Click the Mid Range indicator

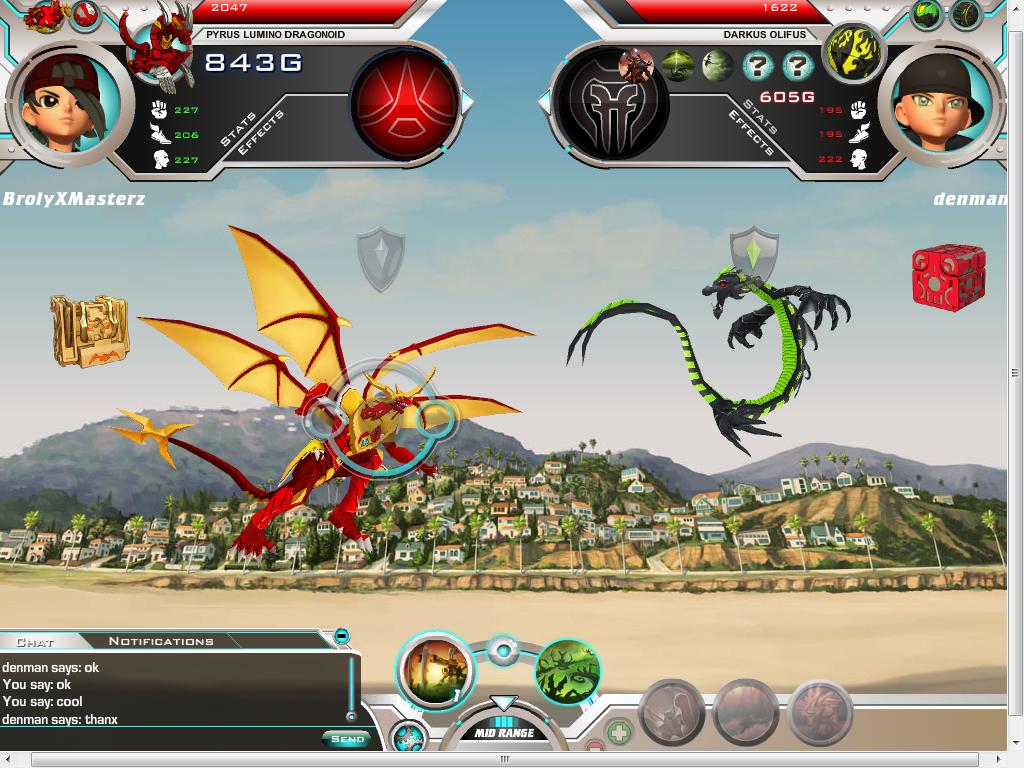504,732
